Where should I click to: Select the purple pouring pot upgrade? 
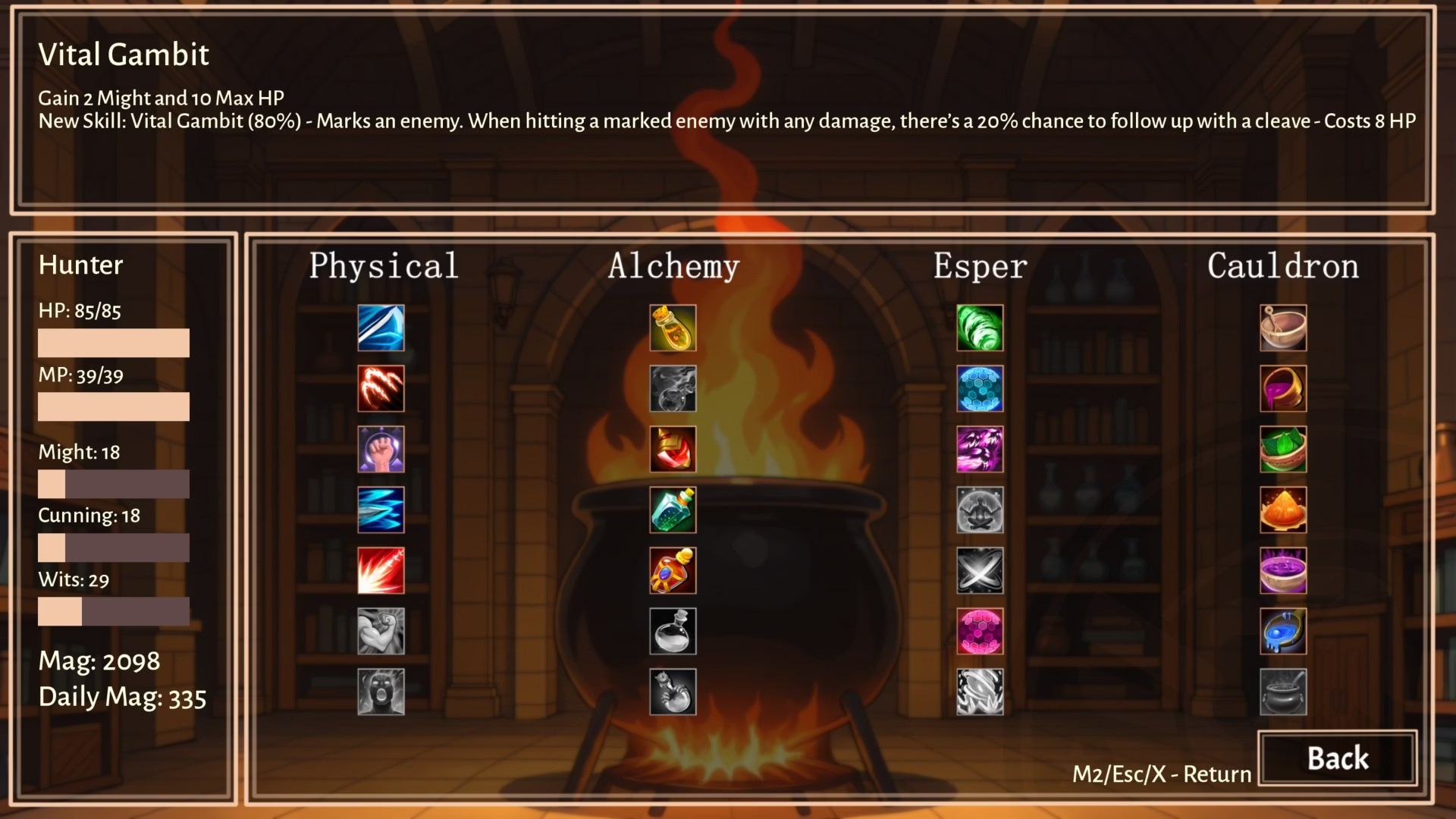1283,388
